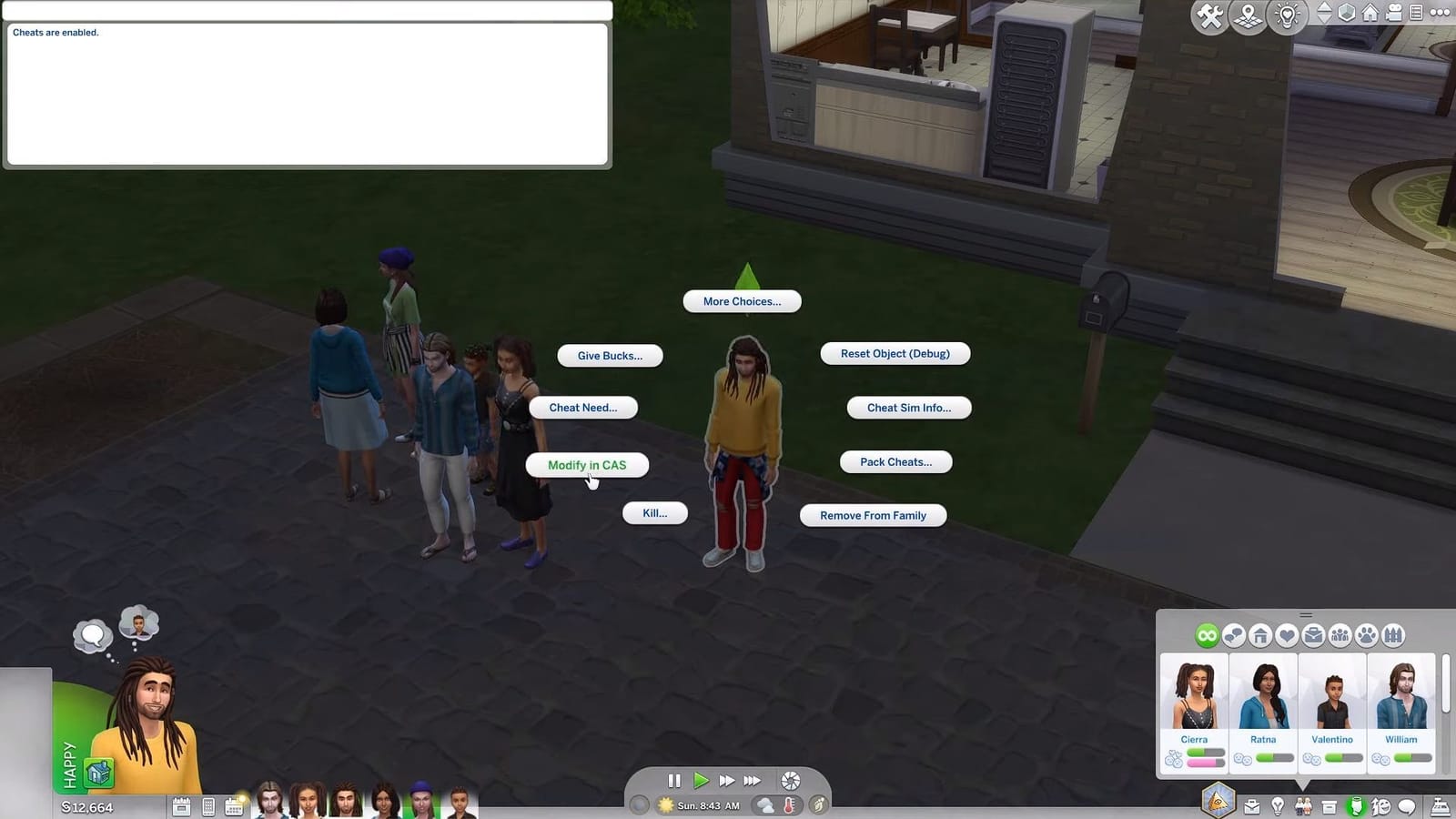Toggle off the active Needs panel icon
The height and width of the screenshot is (819, 1456).
tap(1358, 805)
